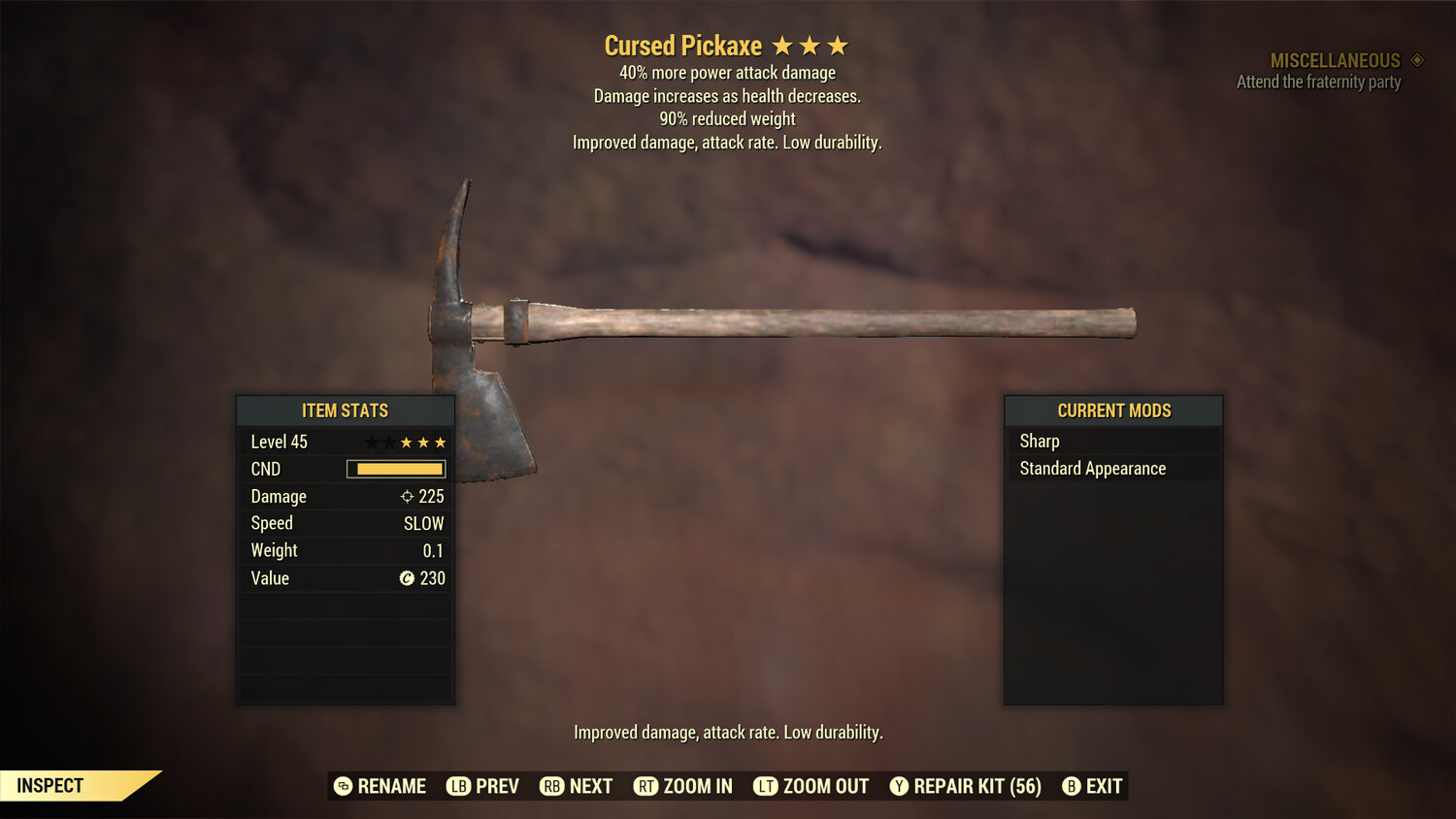Use the Repair Kit (56) option

click(966, 786)
